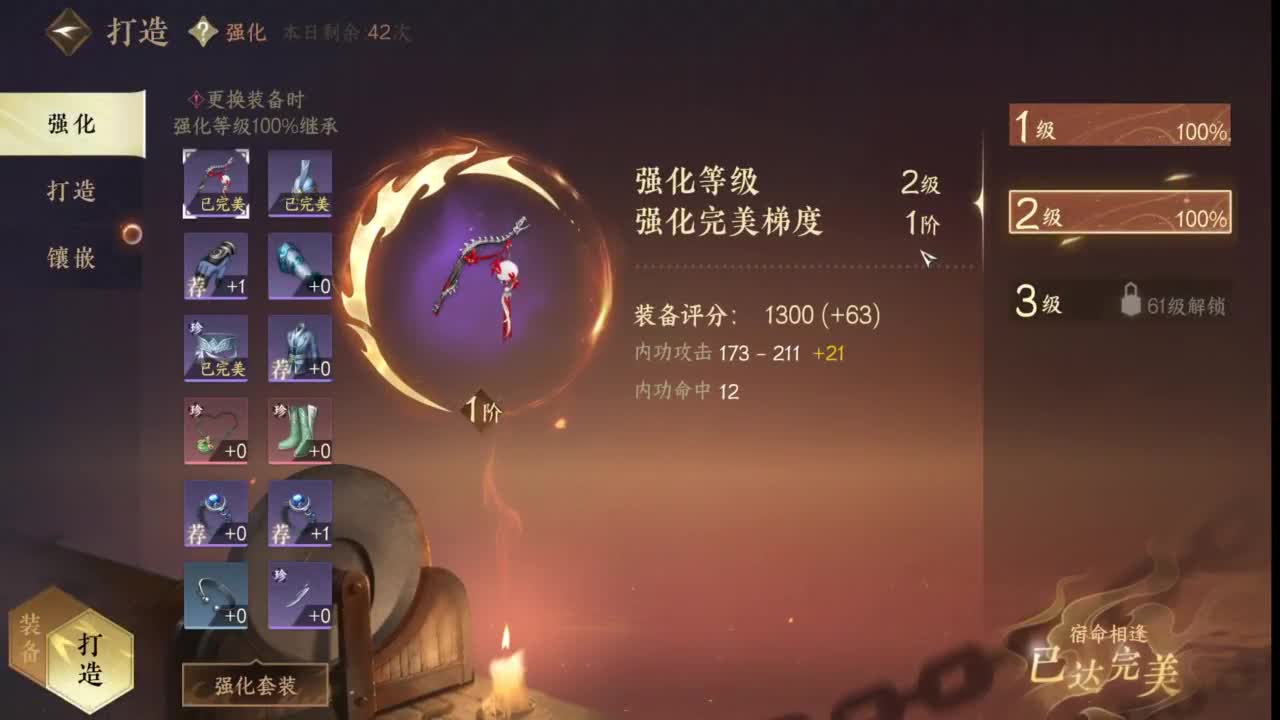Select the highlighted 2级 100% tier
The width and height of the screenshot is (1280, 720).
click(x=1118, y=212)
